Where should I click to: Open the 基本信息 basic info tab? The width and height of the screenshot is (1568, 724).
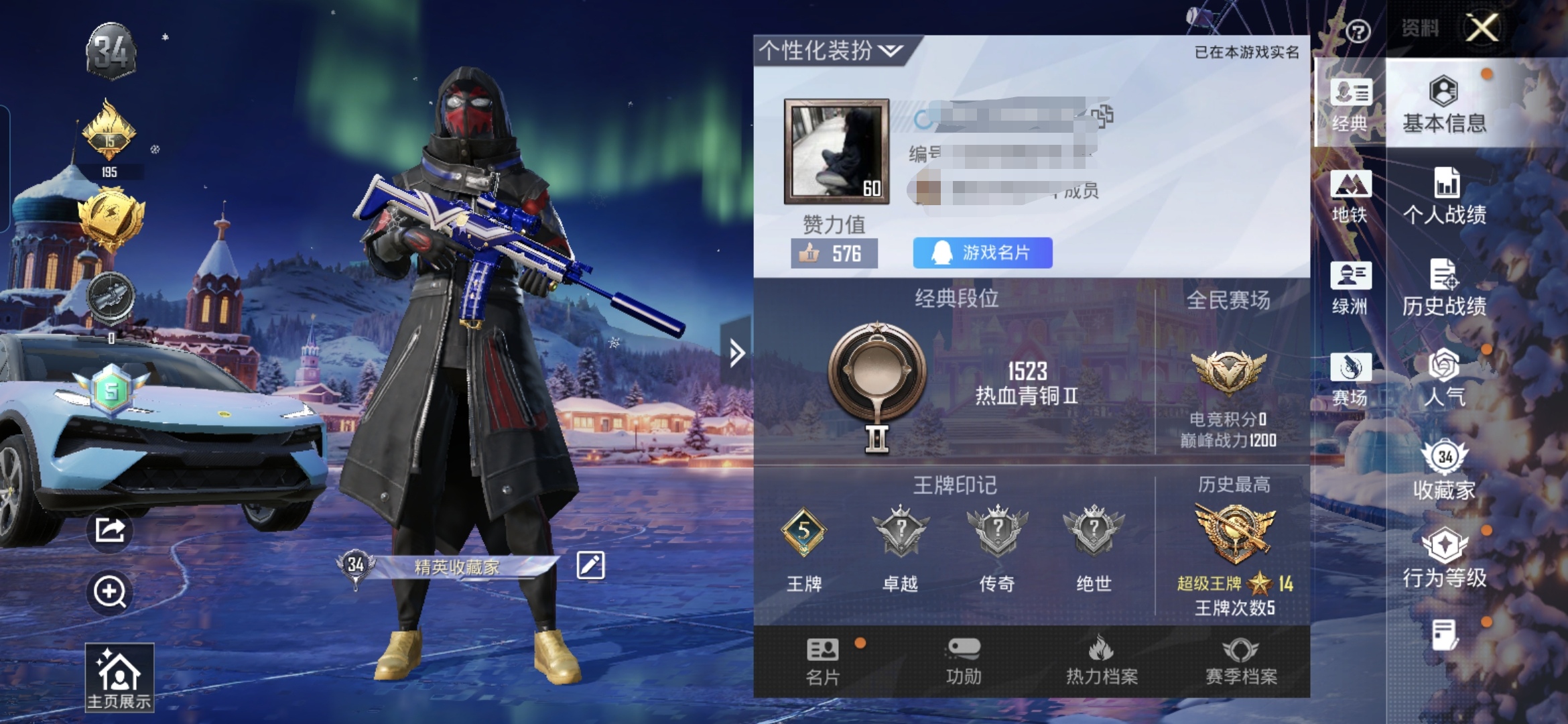tap(1444, 105)
